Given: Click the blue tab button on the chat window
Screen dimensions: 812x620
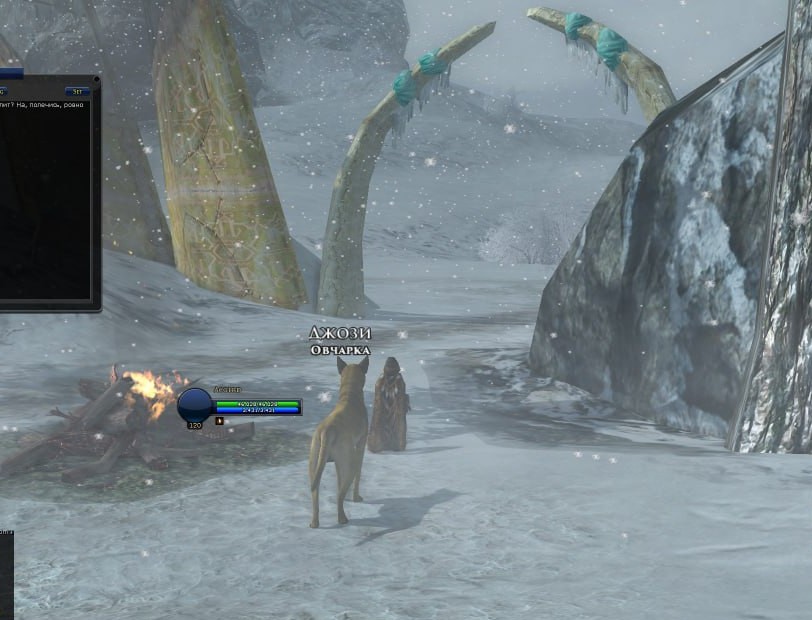Looking at the screenshot, I should (x=77, y=91).
